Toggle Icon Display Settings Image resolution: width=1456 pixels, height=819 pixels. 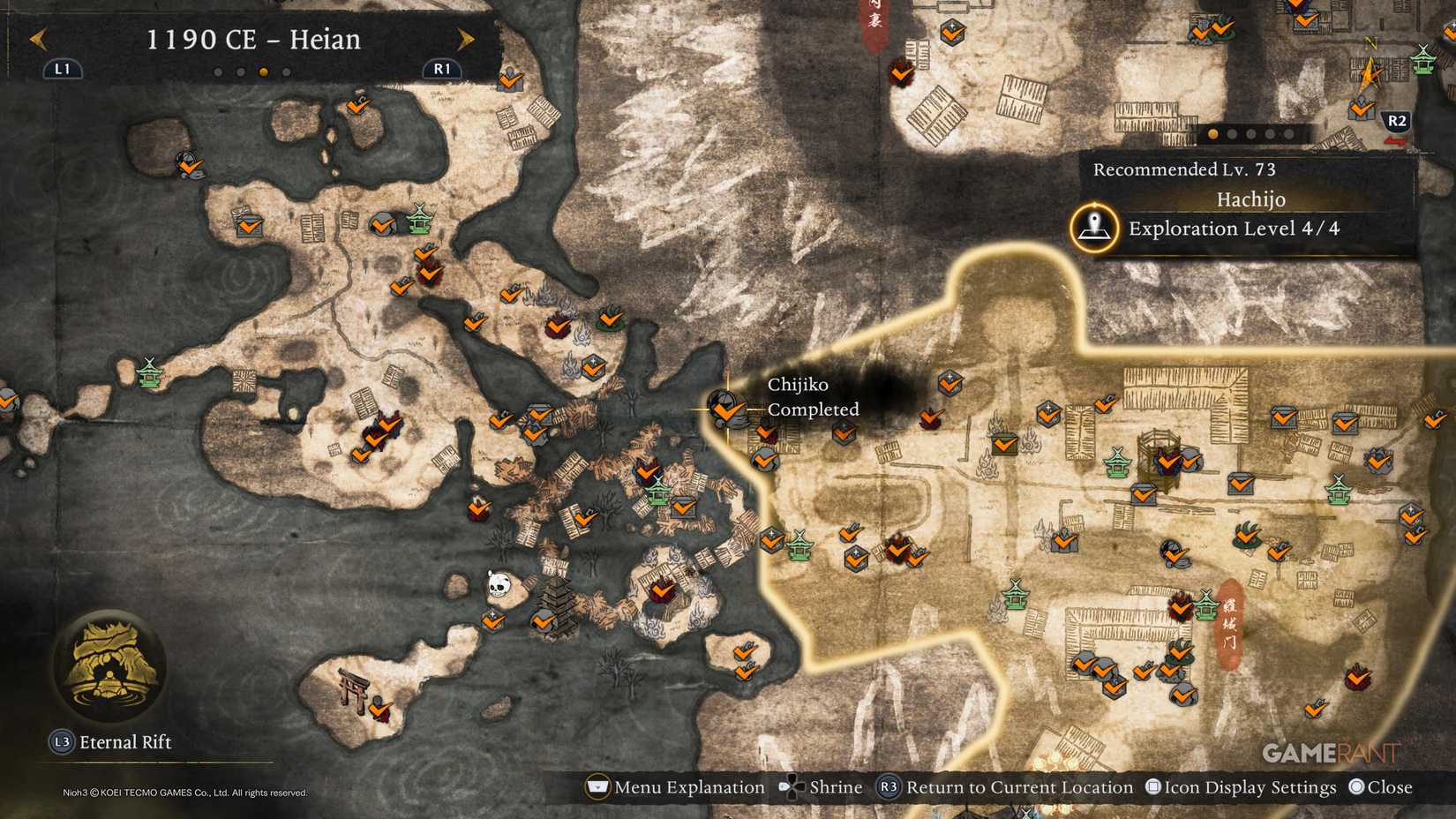[1242, 786]
